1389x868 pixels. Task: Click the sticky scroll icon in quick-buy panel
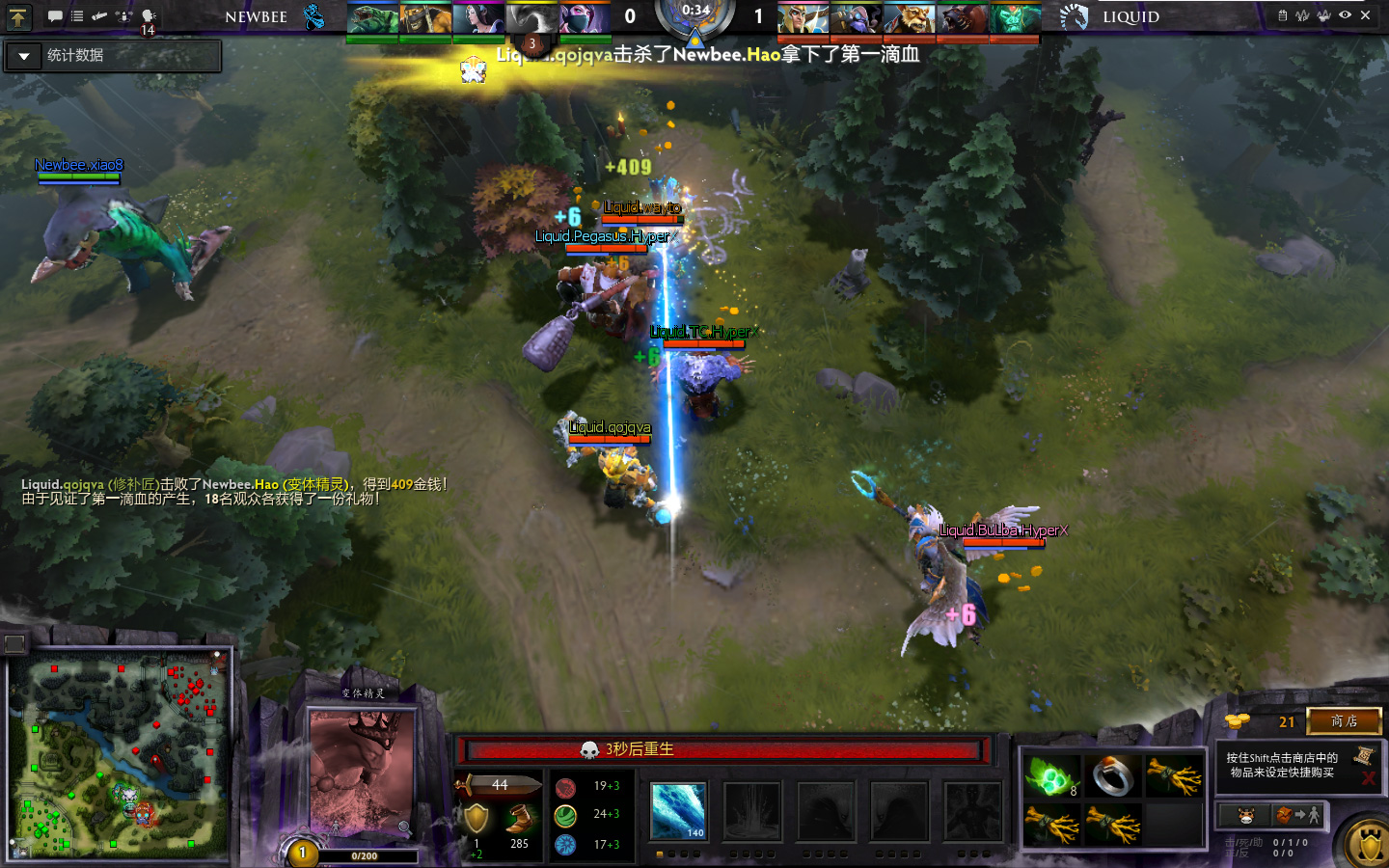tap(1364, 756)
